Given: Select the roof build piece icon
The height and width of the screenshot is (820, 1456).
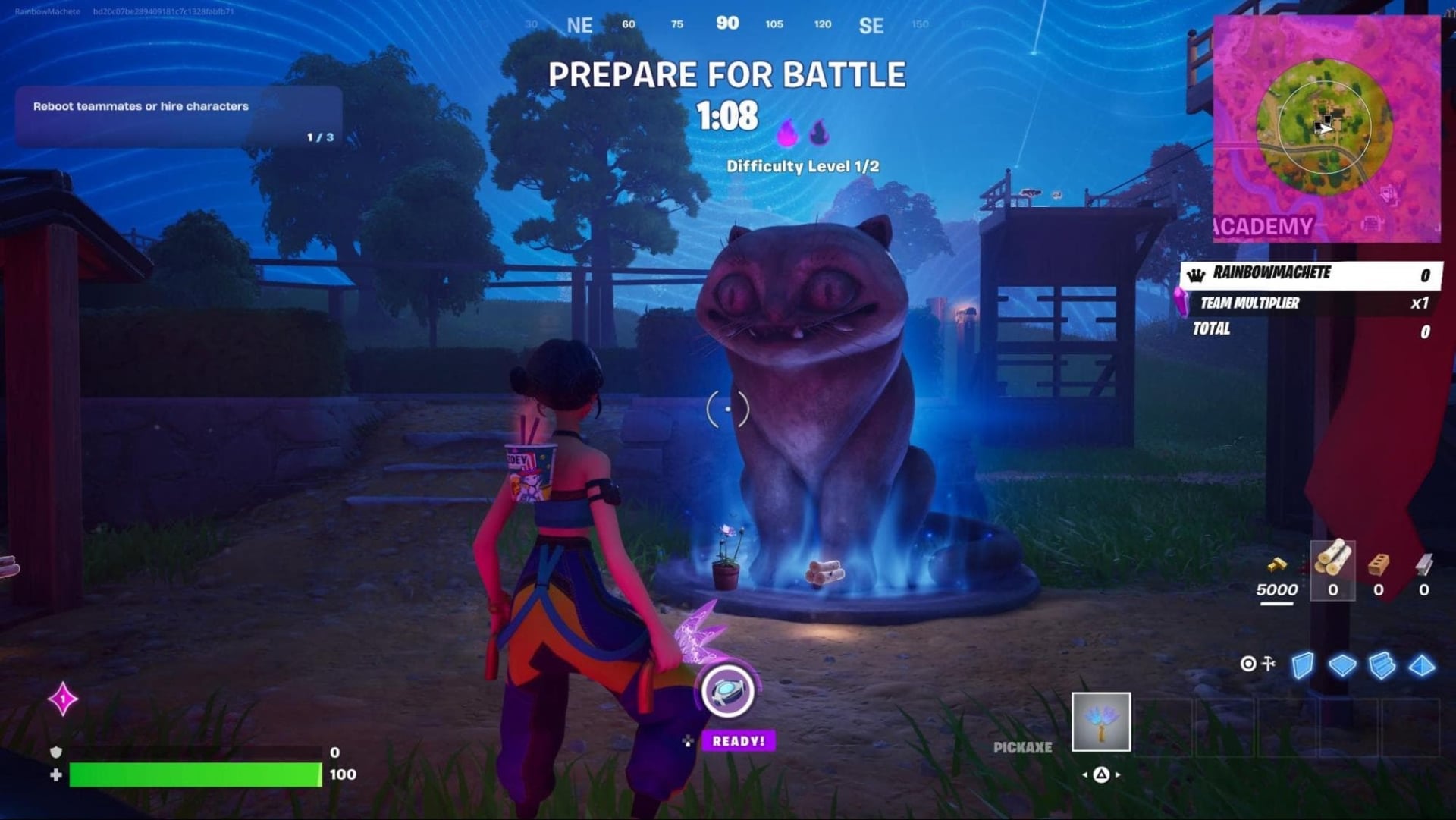Looking at the screenshot, I should pyautogui.click(x=1422, y=664).
